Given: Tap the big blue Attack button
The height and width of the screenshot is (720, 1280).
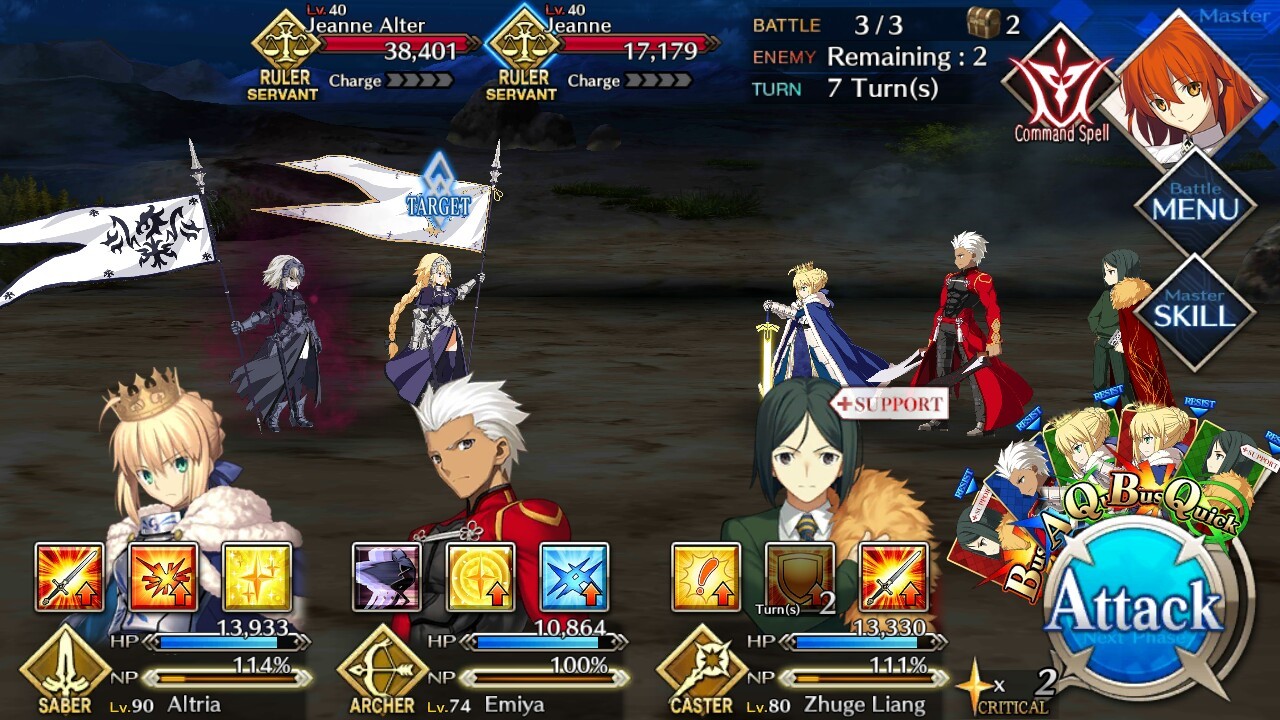Looking at the screenshot, I should (x=1137, y=610).
